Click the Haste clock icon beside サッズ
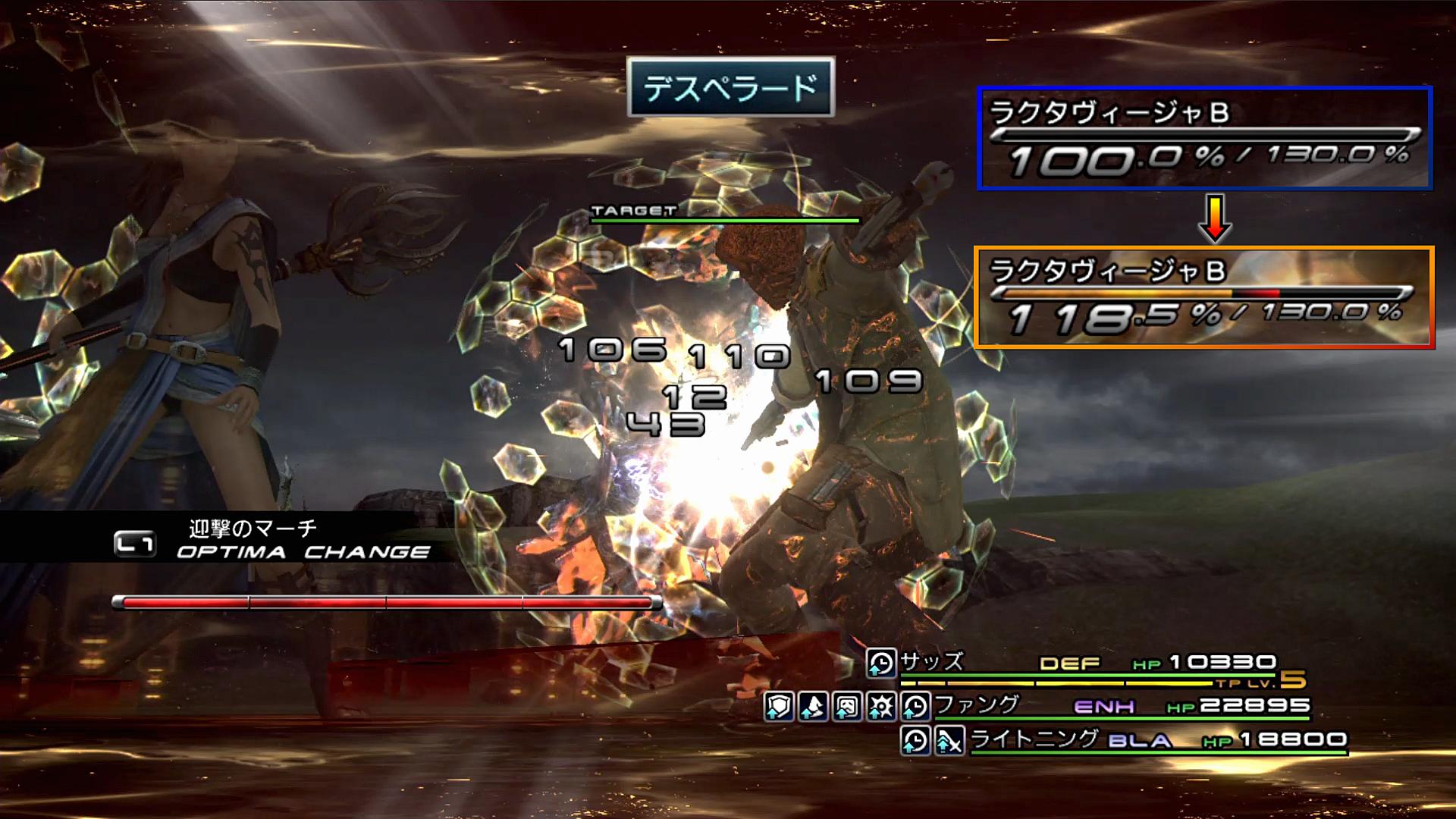This screenshot has width=1456, height=819. coord(881,664)
